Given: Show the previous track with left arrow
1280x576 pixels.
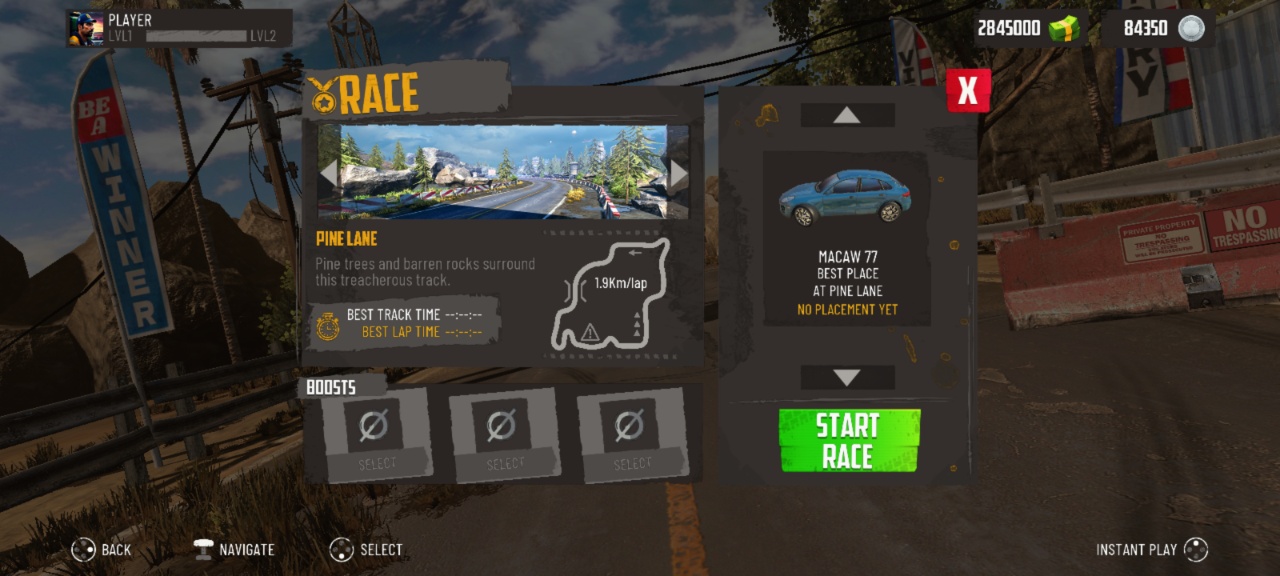Looking at the screenshot, I should [x=329, y=173].
